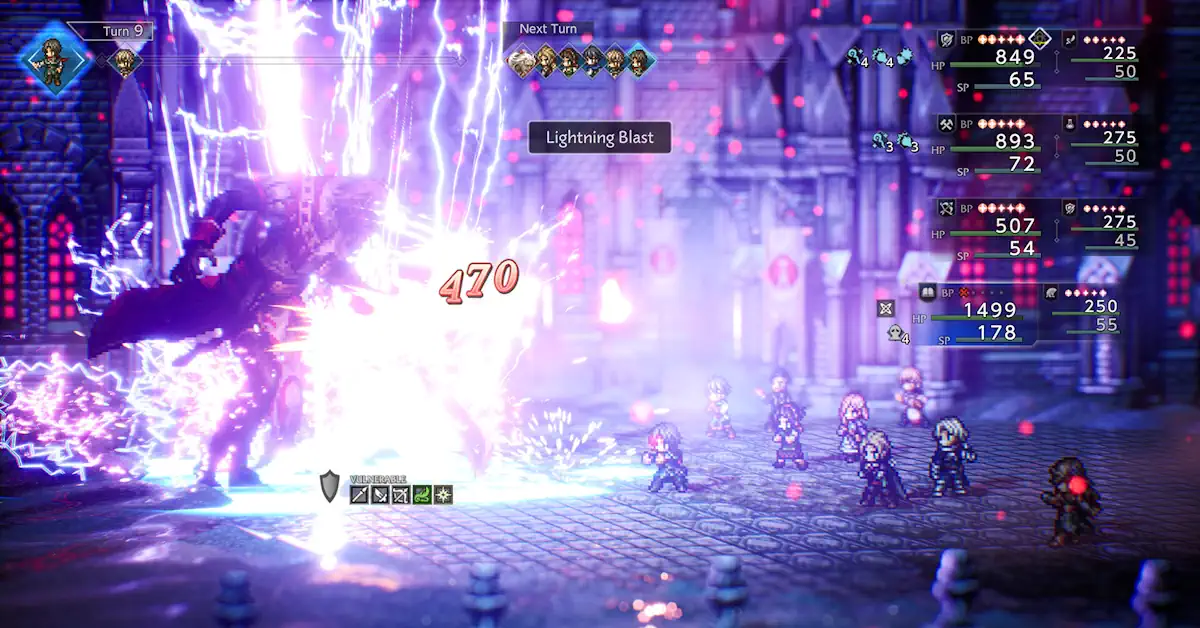Select the dagger weakness icon
The image size is (1200, 628).
pos(381,494)
